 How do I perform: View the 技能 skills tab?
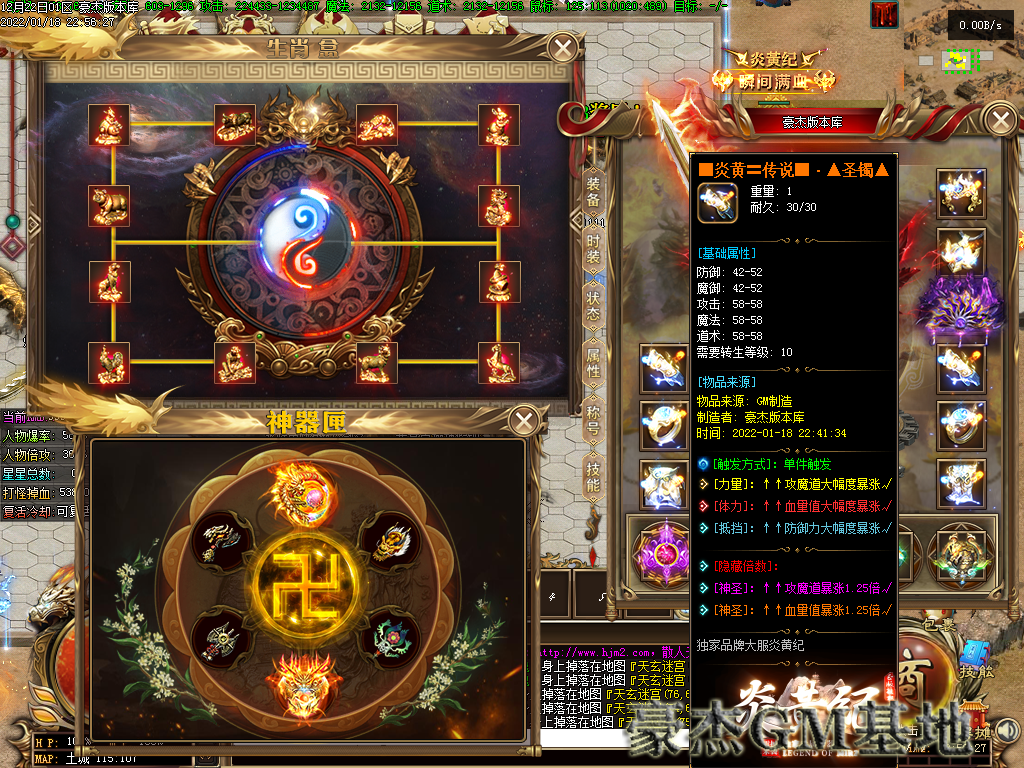coord(593,477)
